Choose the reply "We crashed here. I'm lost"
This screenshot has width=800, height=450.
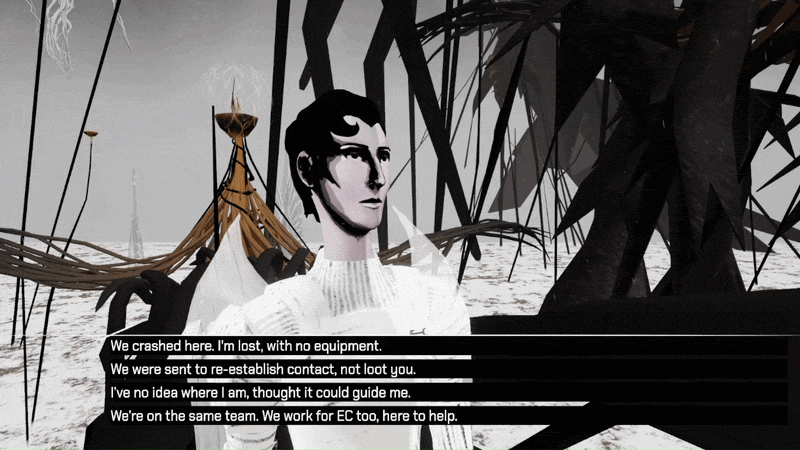point(247,346)
